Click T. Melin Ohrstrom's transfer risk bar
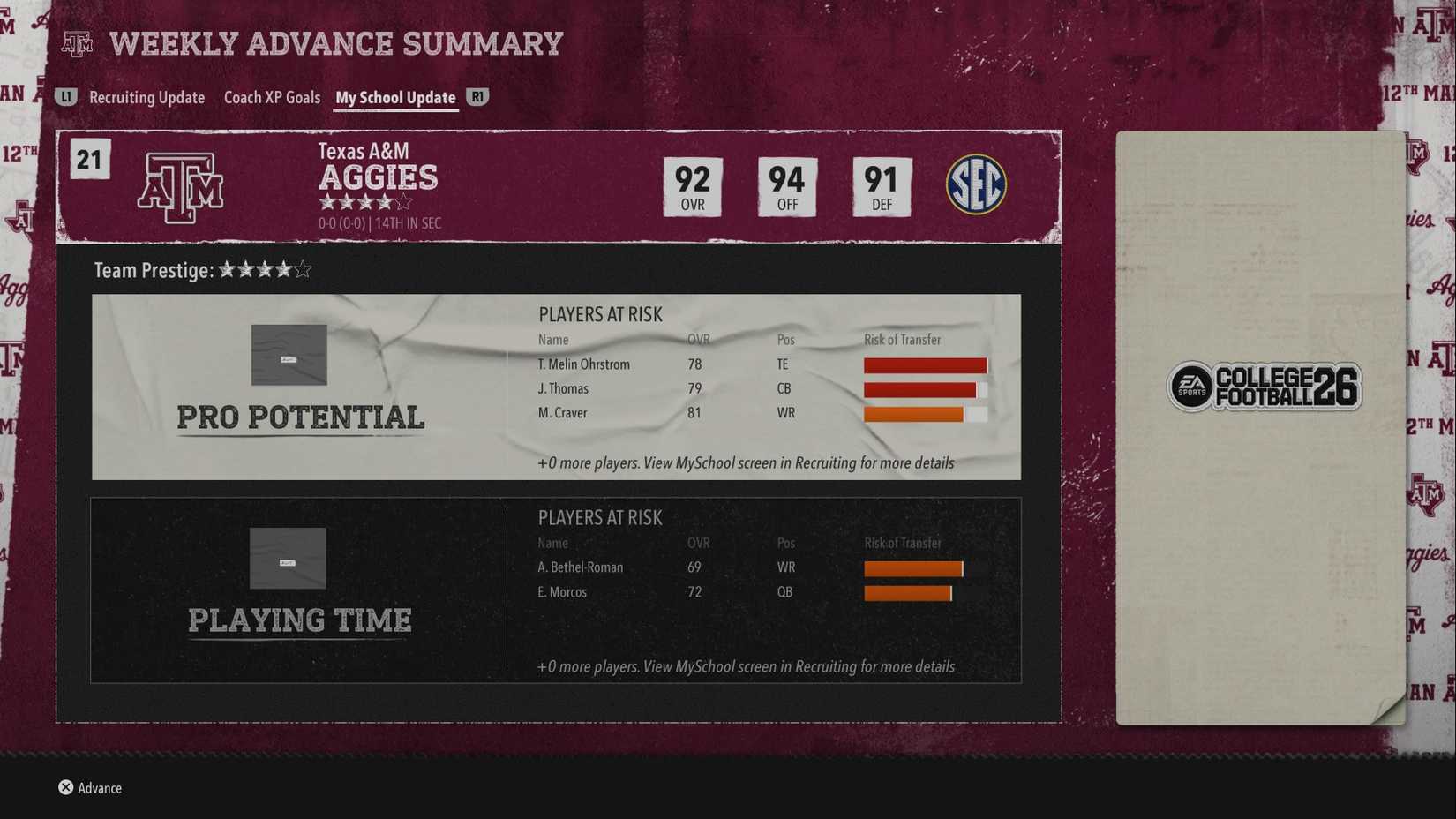This screenshot has height=819, width=1456. pyautogui.click(x=925, y=364)
